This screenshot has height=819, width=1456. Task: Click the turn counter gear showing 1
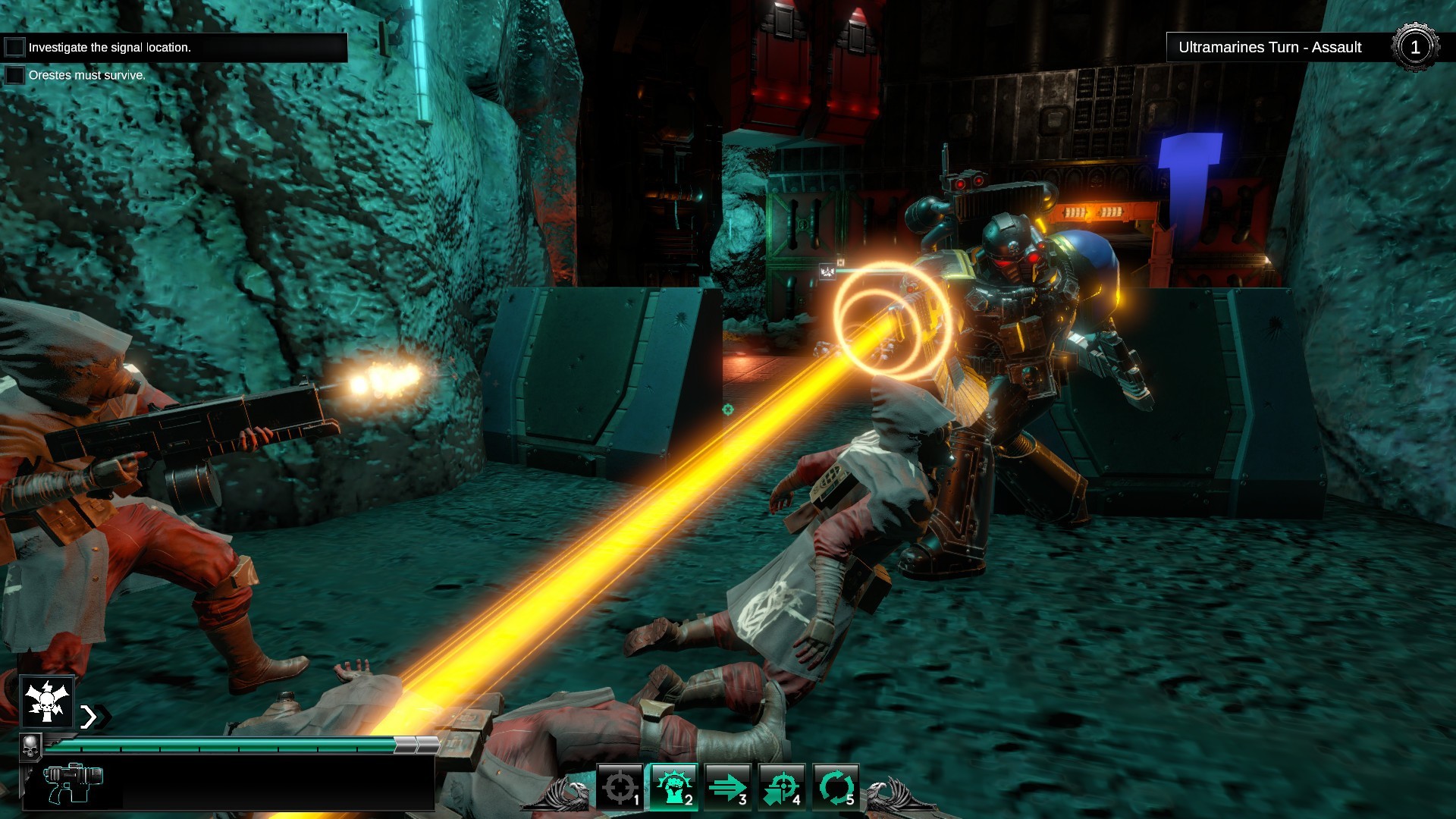click(x=1414, y=47)
